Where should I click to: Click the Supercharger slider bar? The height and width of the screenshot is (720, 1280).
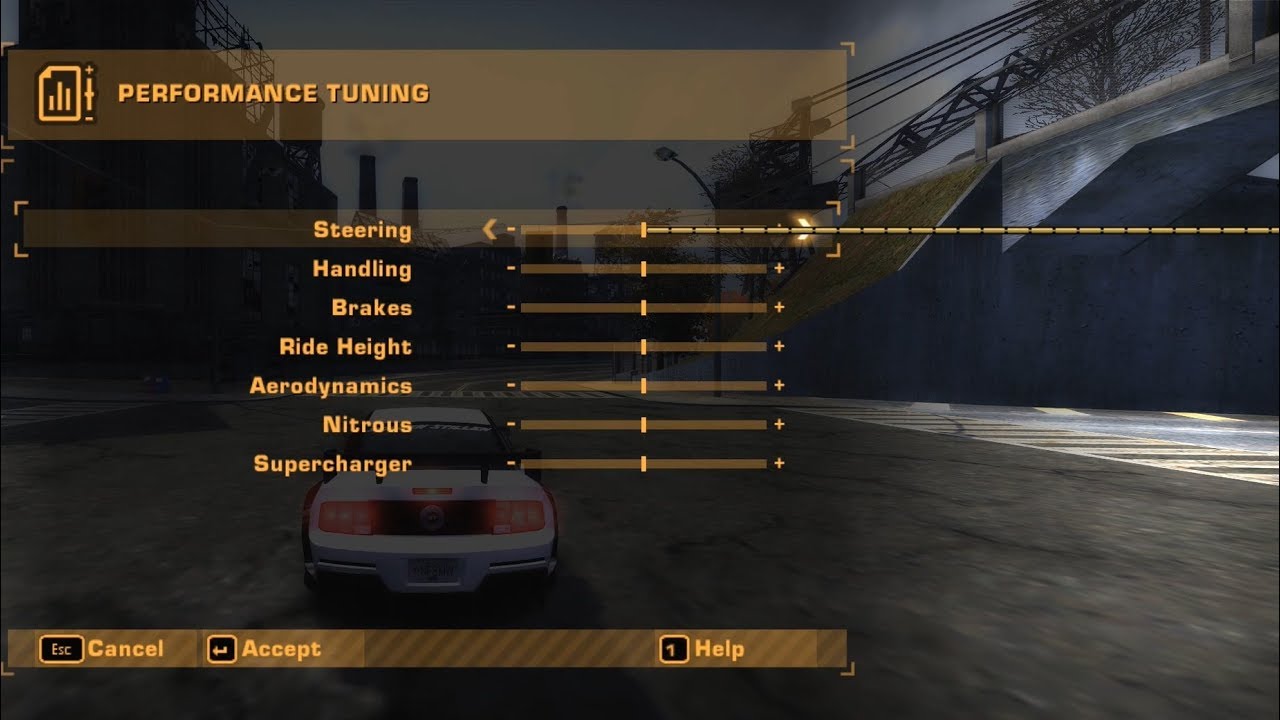tap(643, 464)
